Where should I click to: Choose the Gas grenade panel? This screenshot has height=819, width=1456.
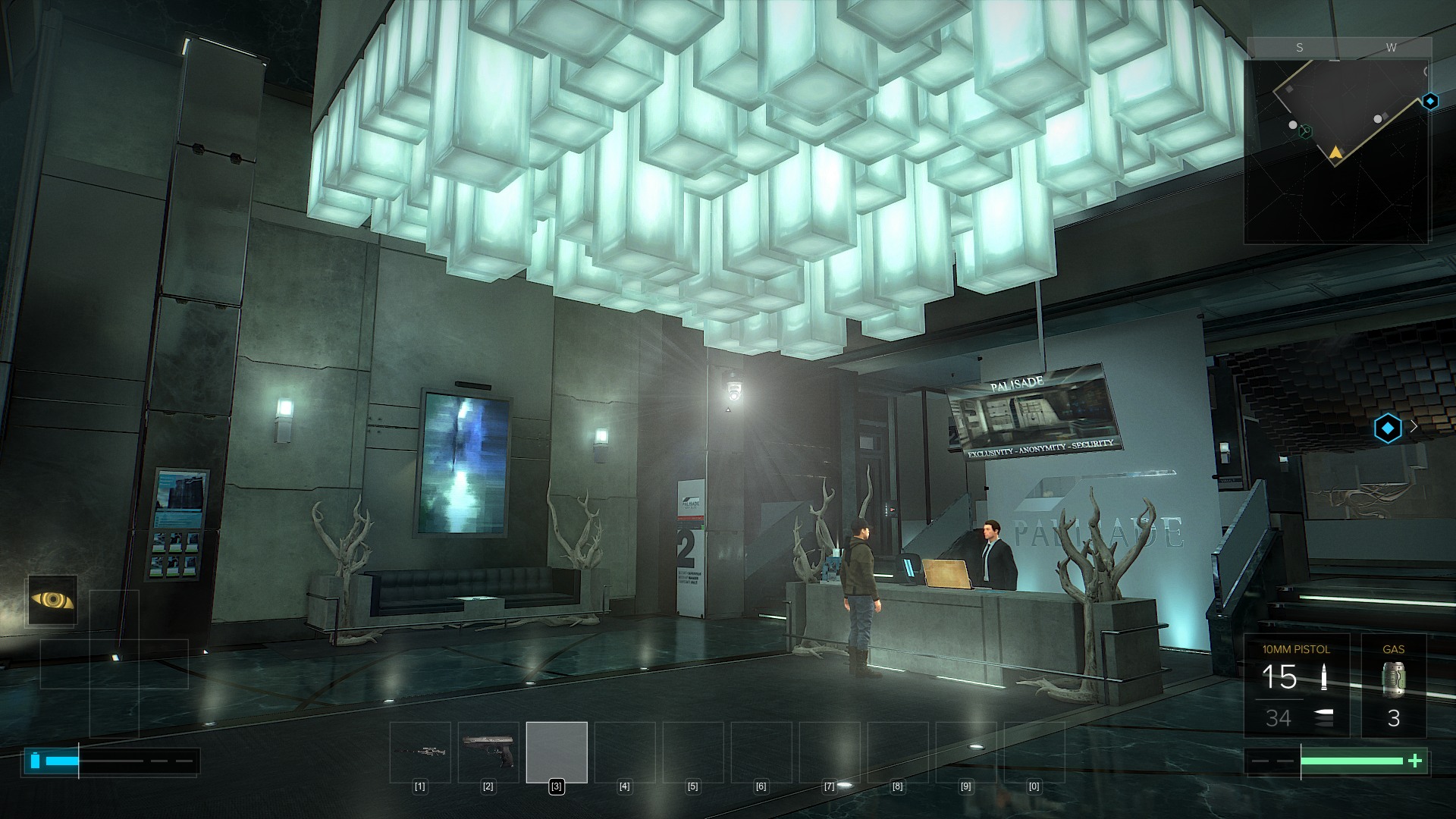point(1393,686)
